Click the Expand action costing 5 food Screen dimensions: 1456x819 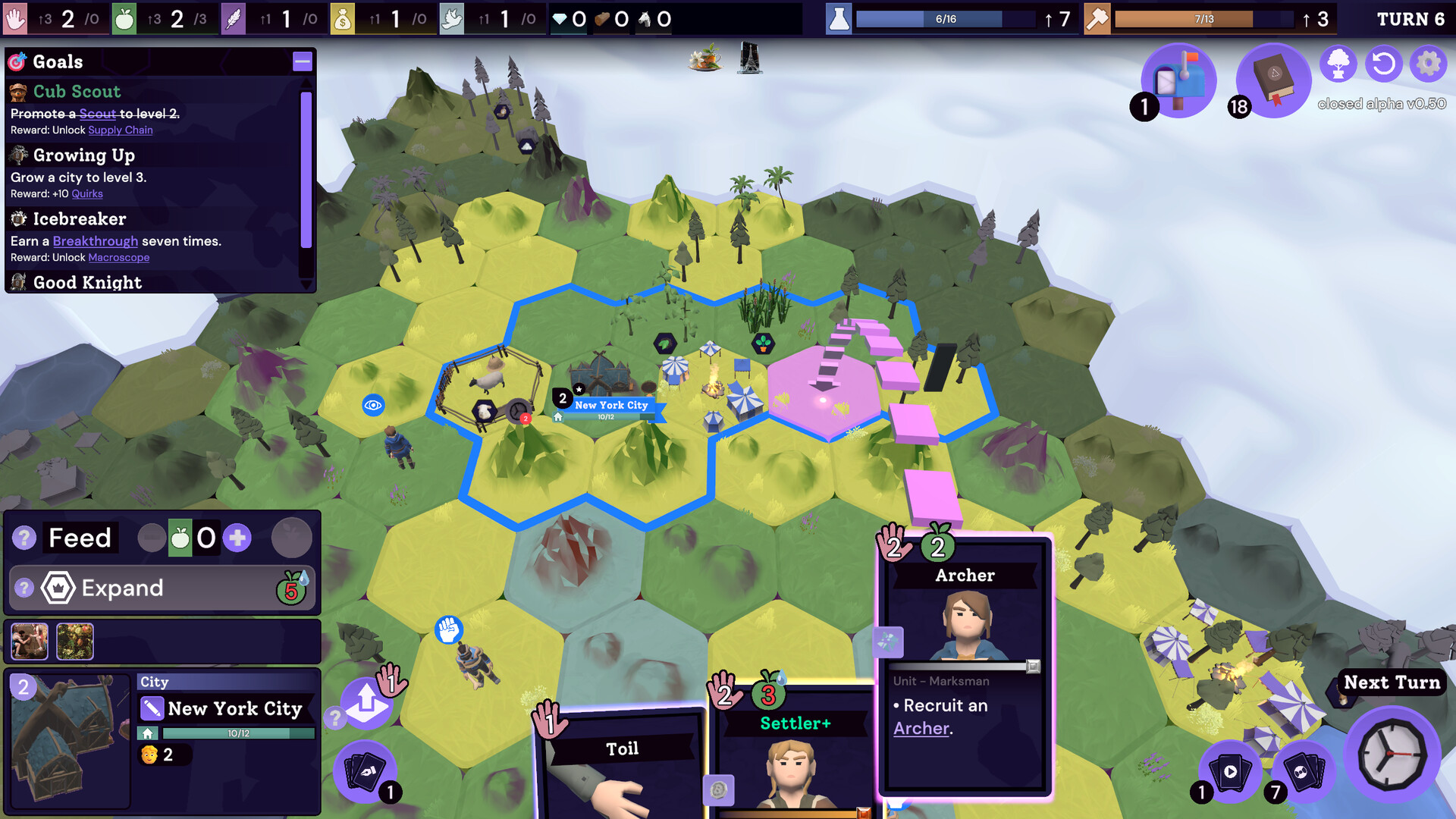click(162, 588)
